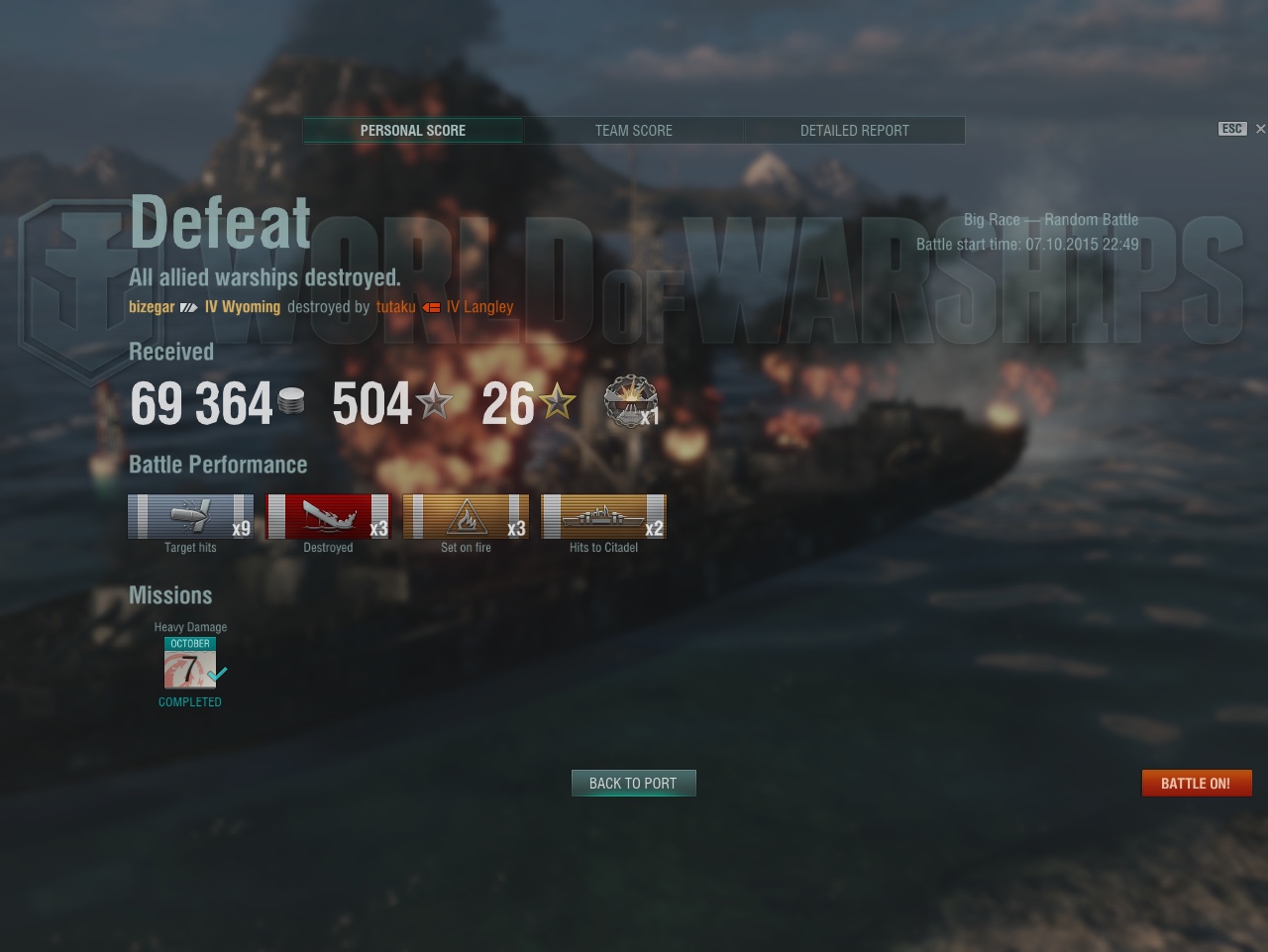The width and height of the screenshot is (1268, 952).
Task: Start another match with Battle On!
Action: [x=1196, y=784]
